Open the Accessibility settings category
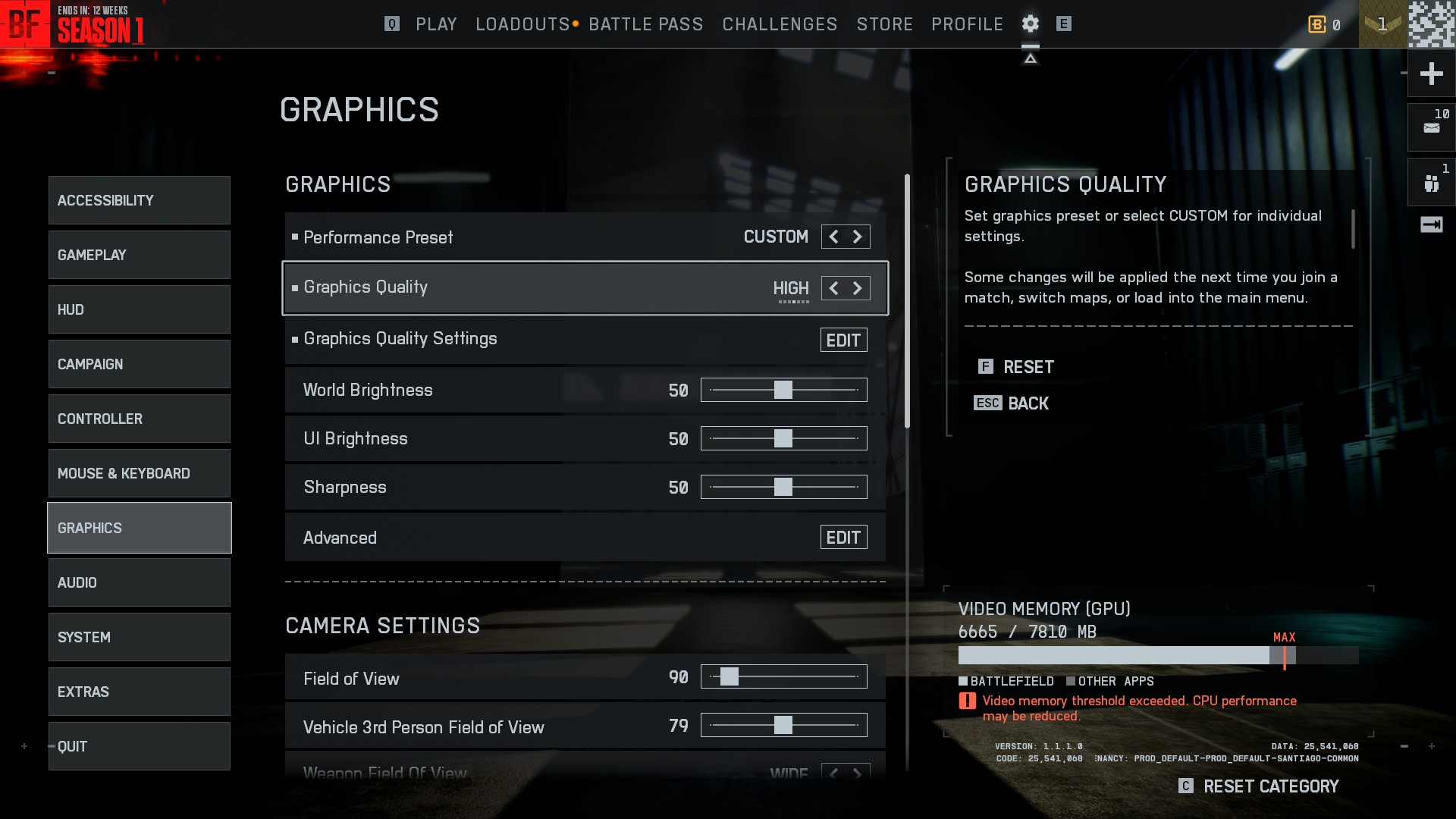 (139, 200)
